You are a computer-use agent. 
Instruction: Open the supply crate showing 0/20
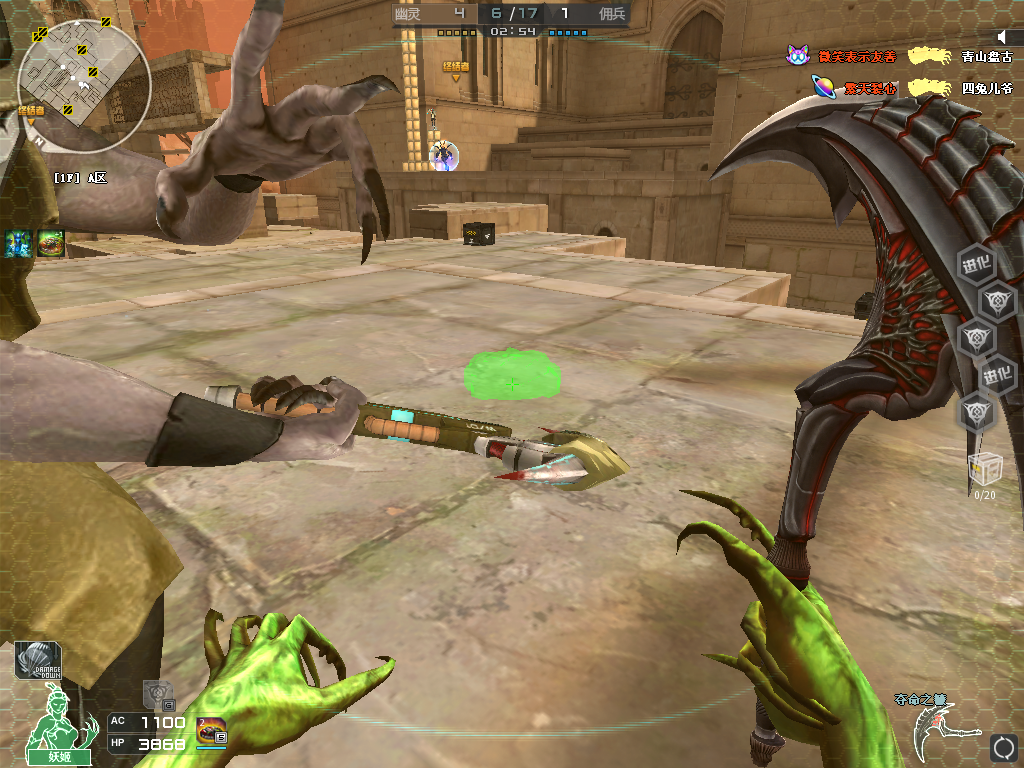(x=985, y=470)
